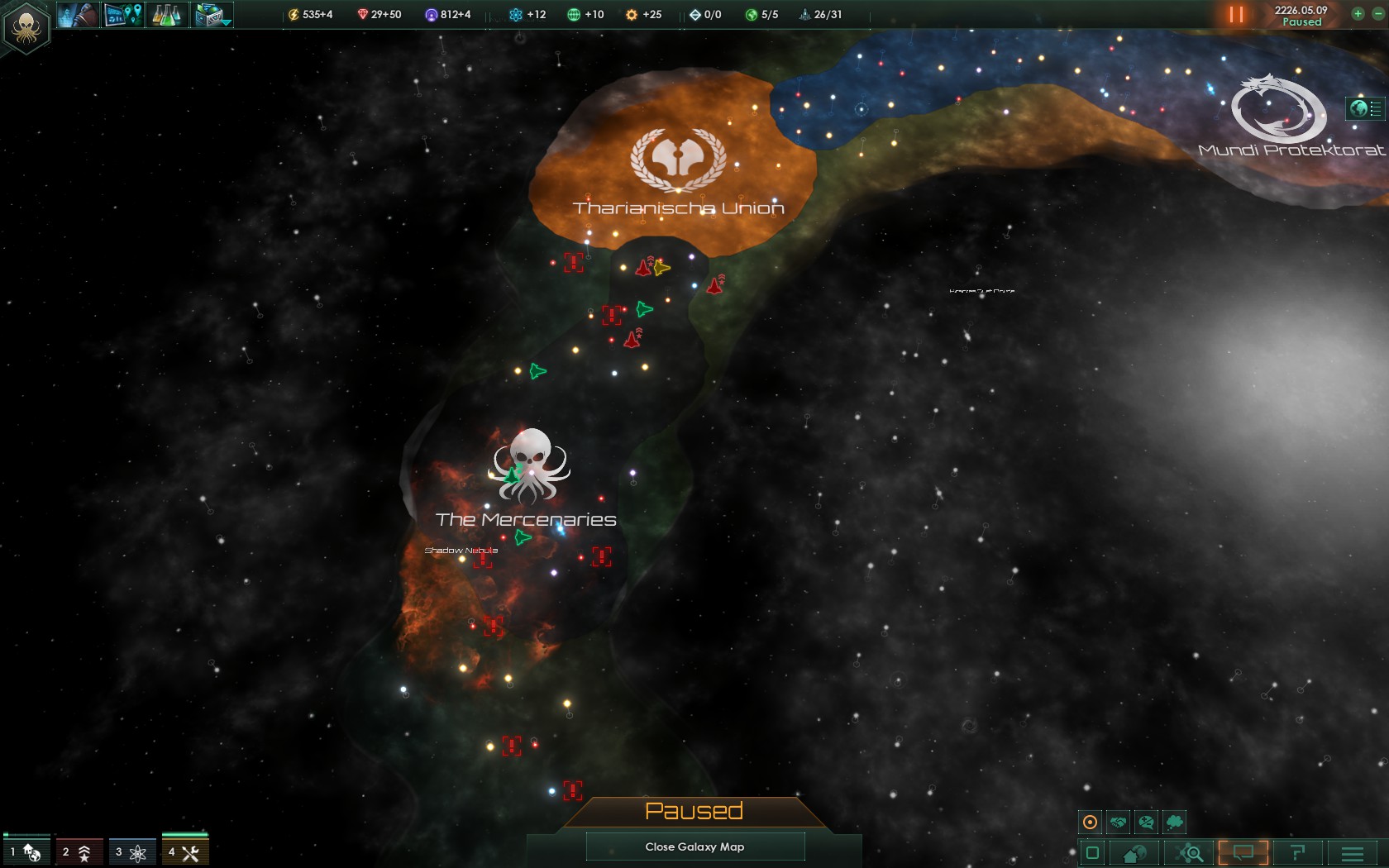Open the planet outliner toggle
This screenshot has height=868, width=1389.
(x=1365, y=108)
